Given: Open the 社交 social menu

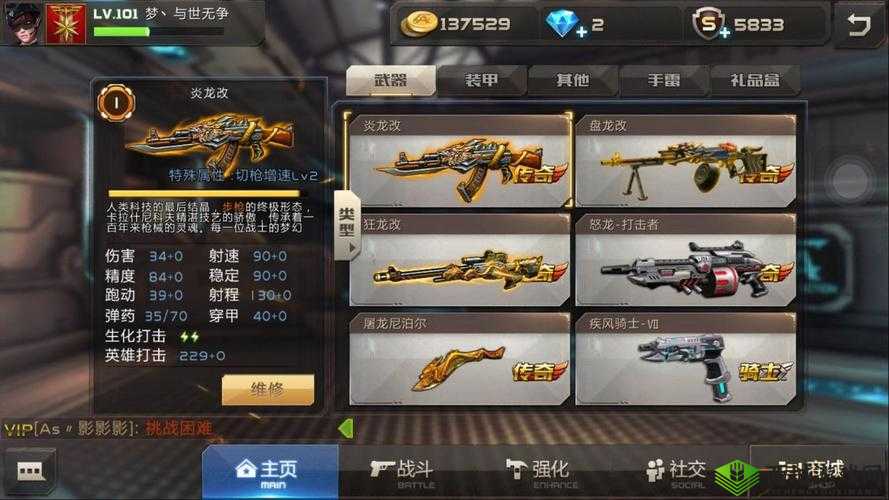Looking at the screenshot, I should point(675,472).
